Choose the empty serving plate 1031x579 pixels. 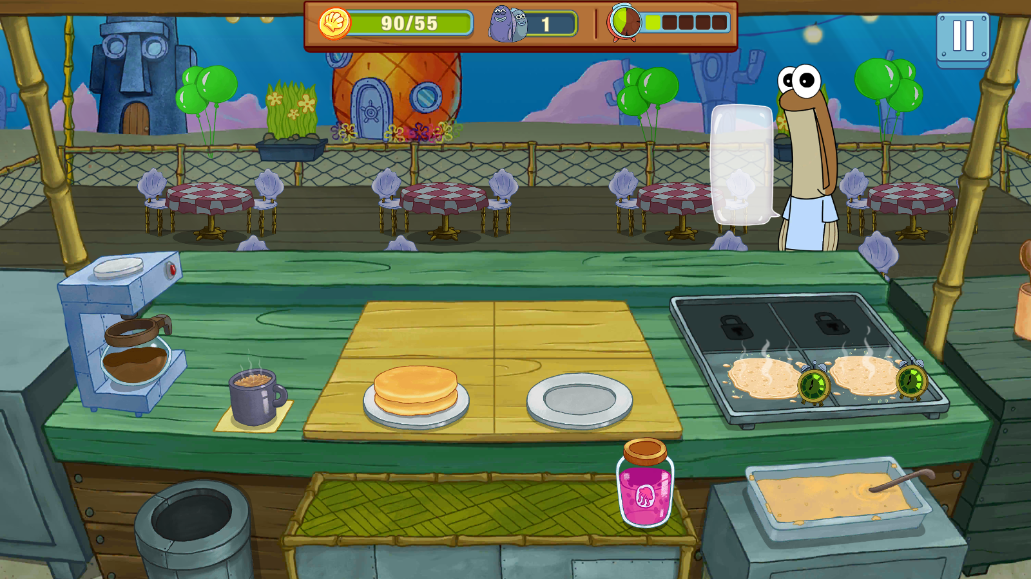click(x=579, y=401)
